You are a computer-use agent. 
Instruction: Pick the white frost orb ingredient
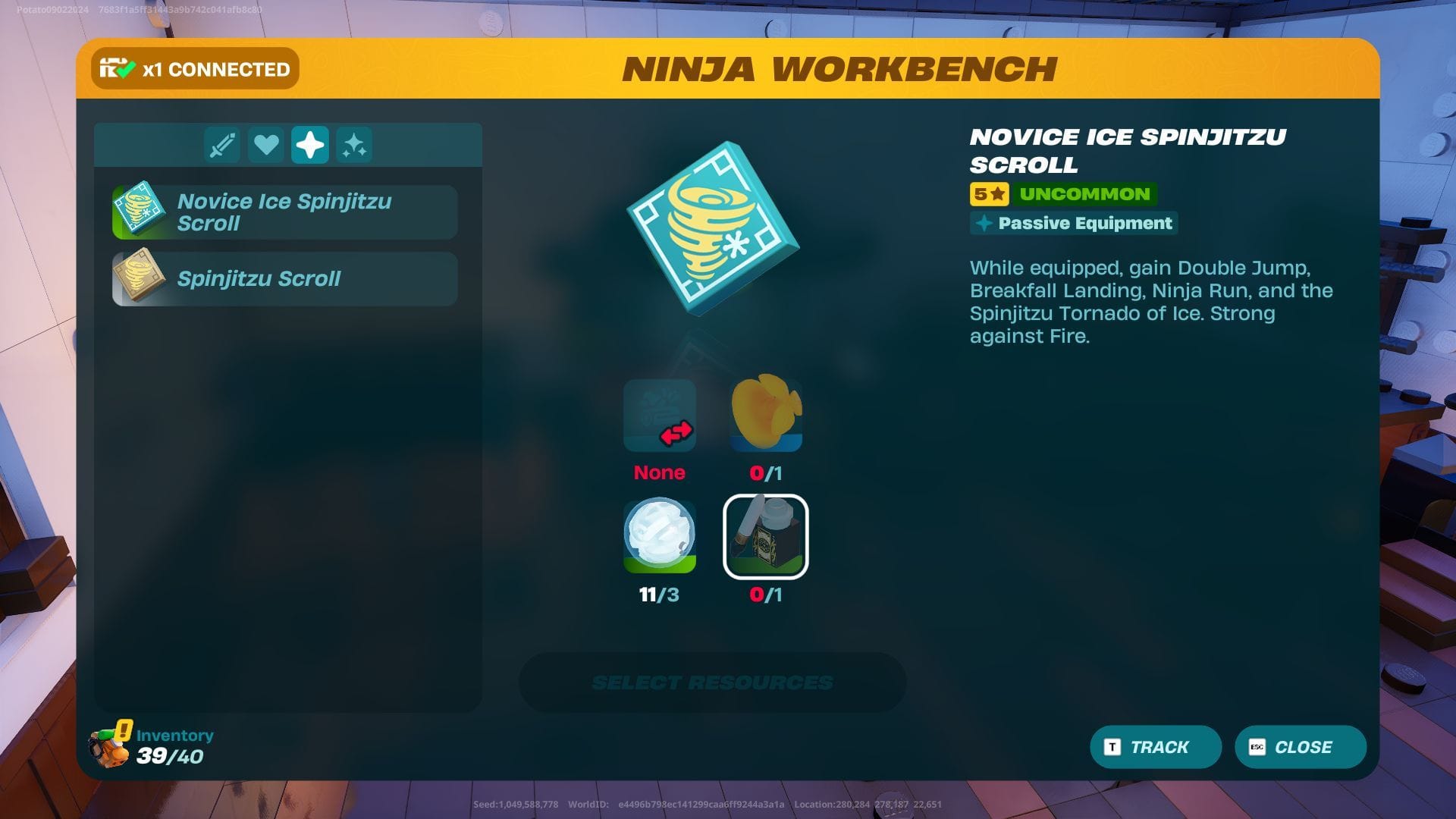coord(660,535)
